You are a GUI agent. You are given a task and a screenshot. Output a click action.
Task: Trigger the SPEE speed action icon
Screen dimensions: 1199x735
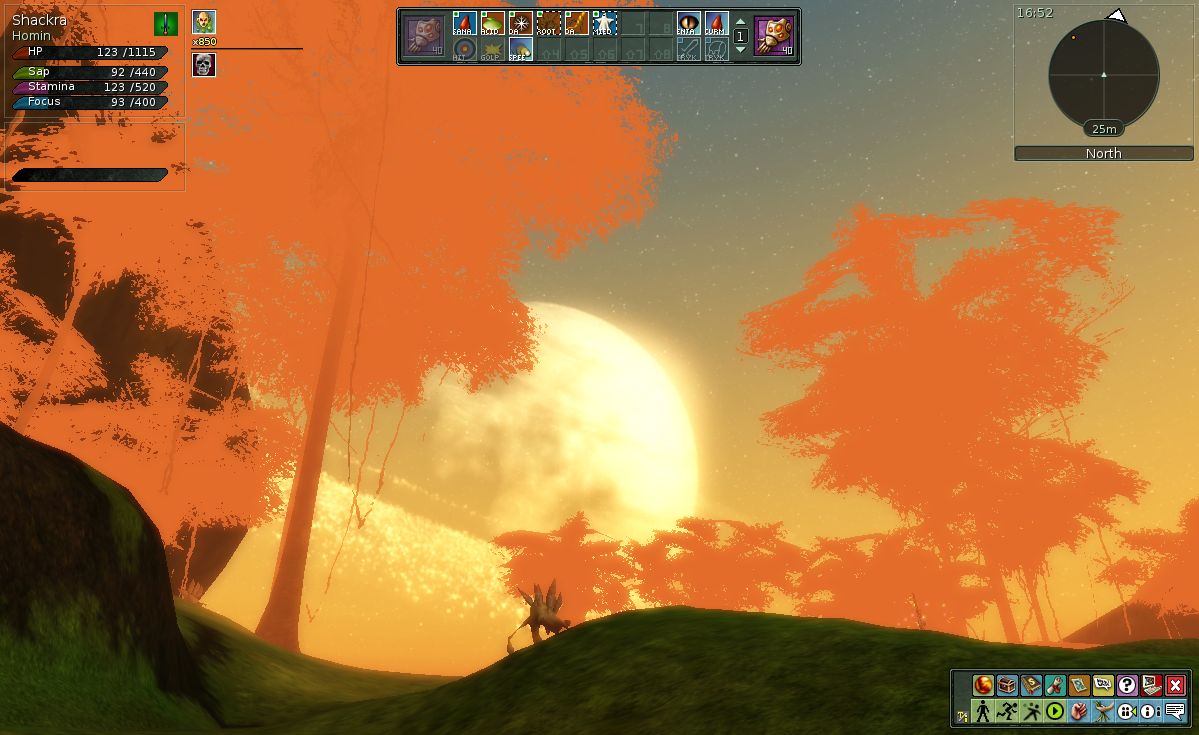(x=520, y=49)
